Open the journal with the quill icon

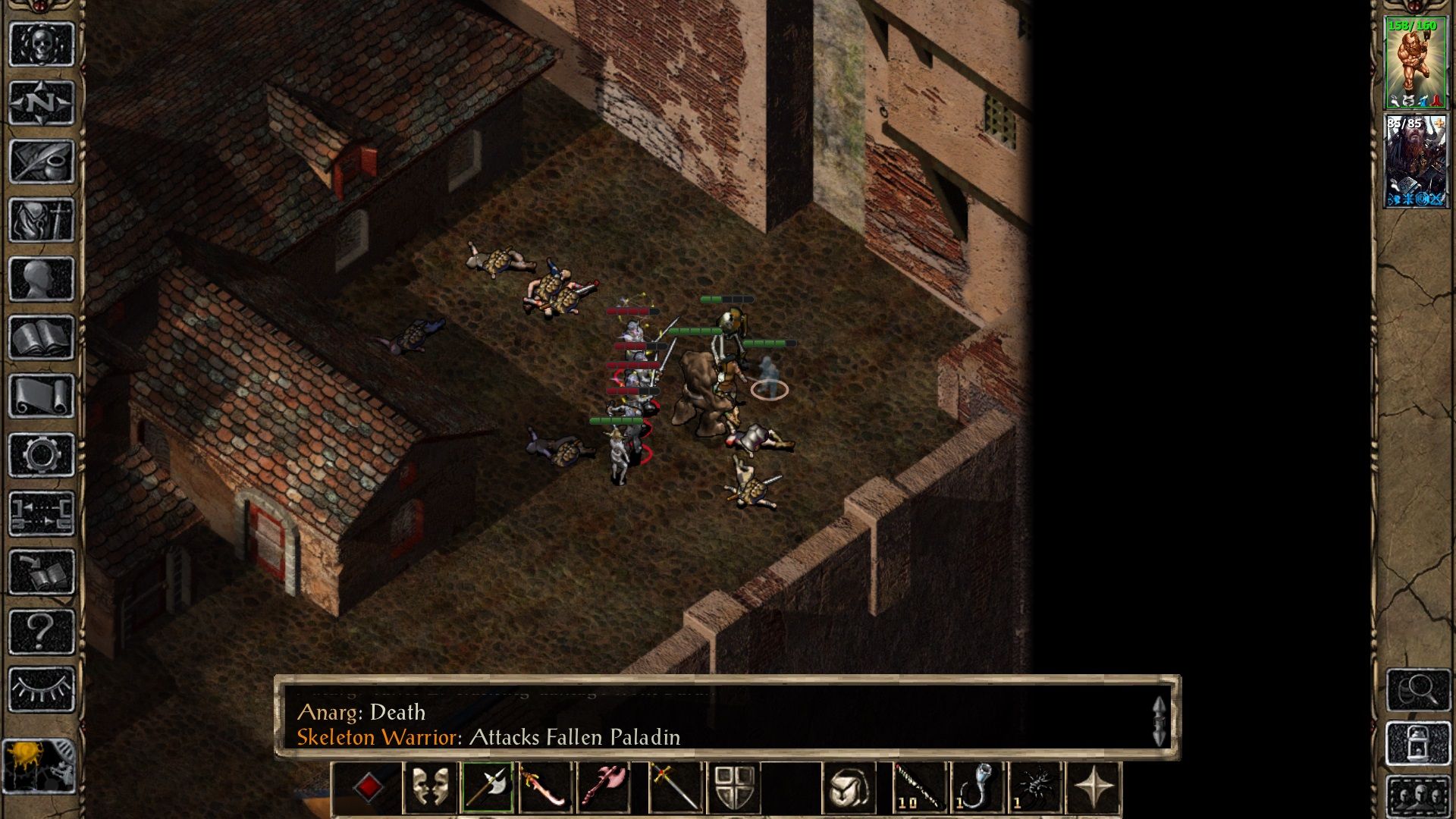tap(42, 162)
